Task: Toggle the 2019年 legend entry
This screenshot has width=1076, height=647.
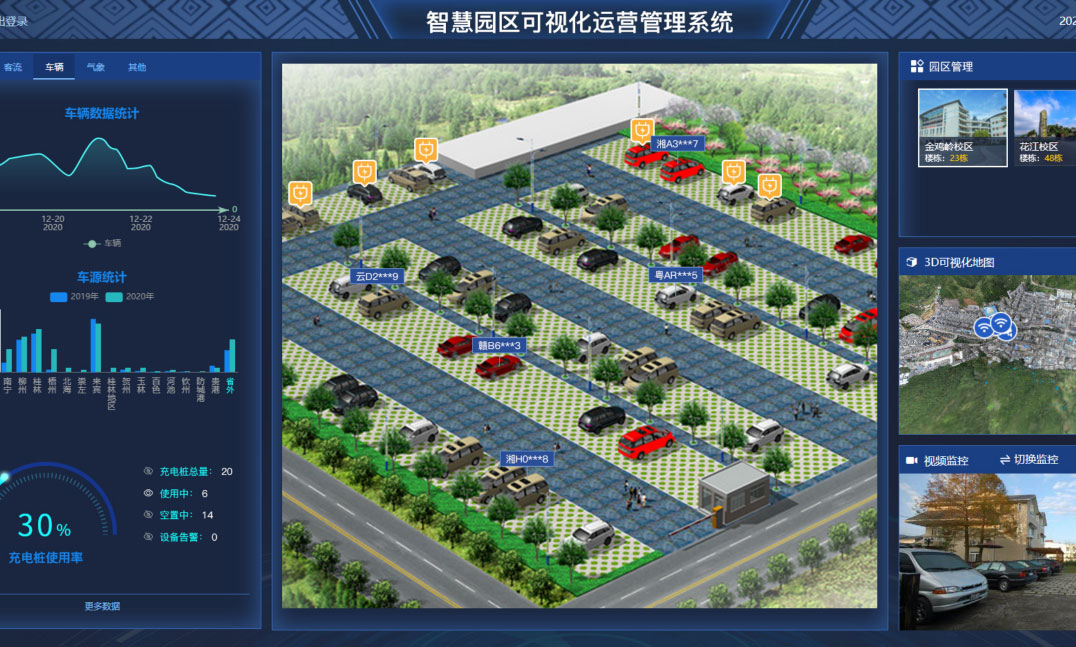Action: tap(74, 297)
